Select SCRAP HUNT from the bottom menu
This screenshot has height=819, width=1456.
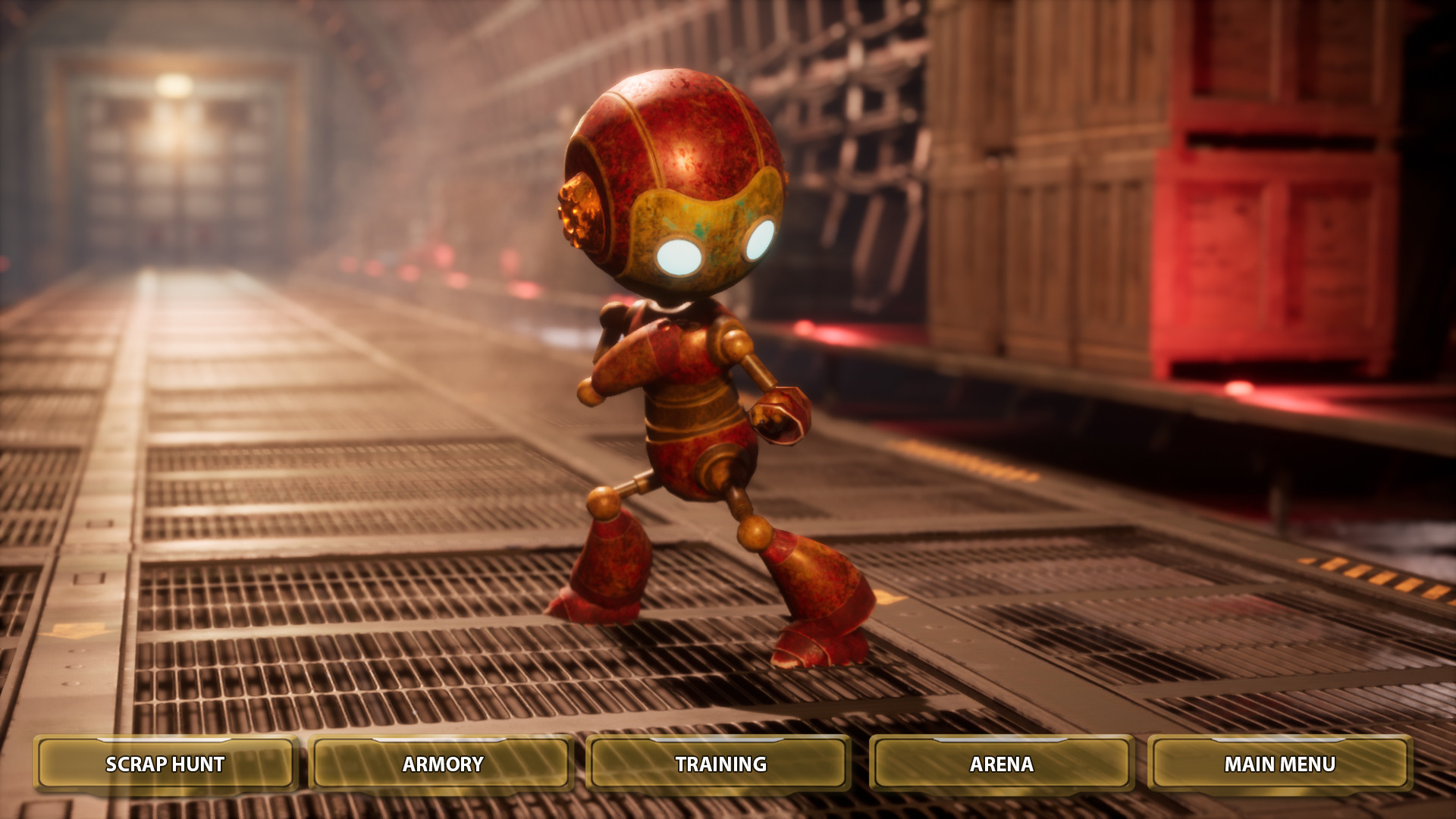point(165,765)
